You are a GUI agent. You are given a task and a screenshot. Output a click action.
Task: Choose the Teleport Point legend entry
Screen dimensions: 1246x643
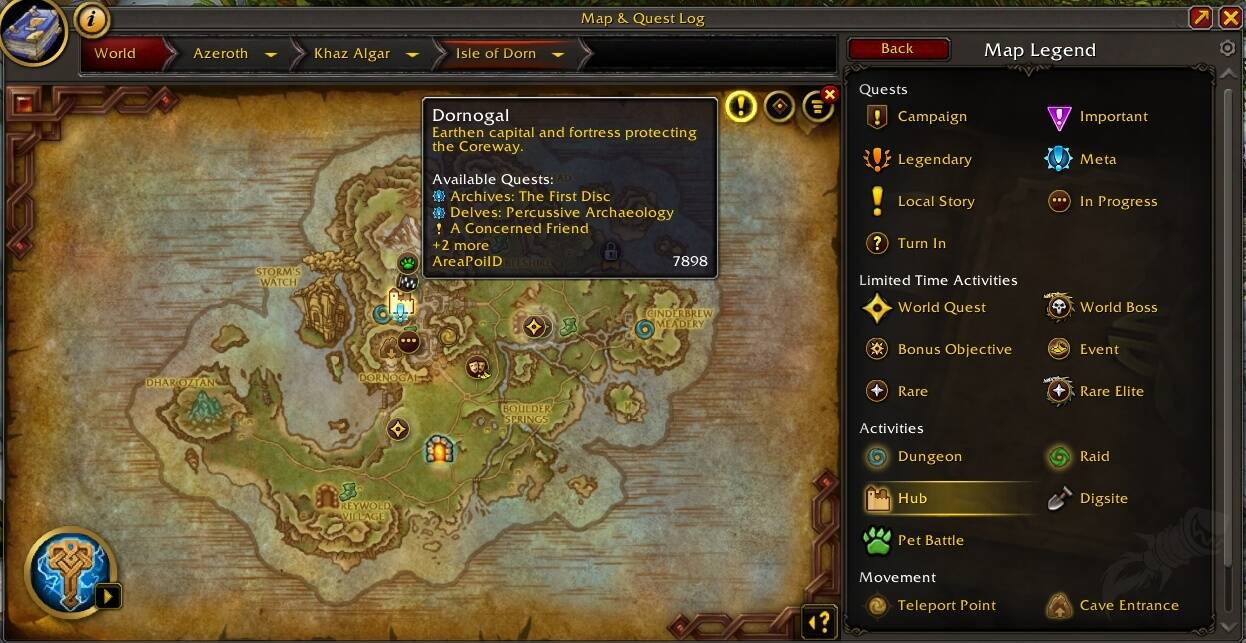[946, 605]
